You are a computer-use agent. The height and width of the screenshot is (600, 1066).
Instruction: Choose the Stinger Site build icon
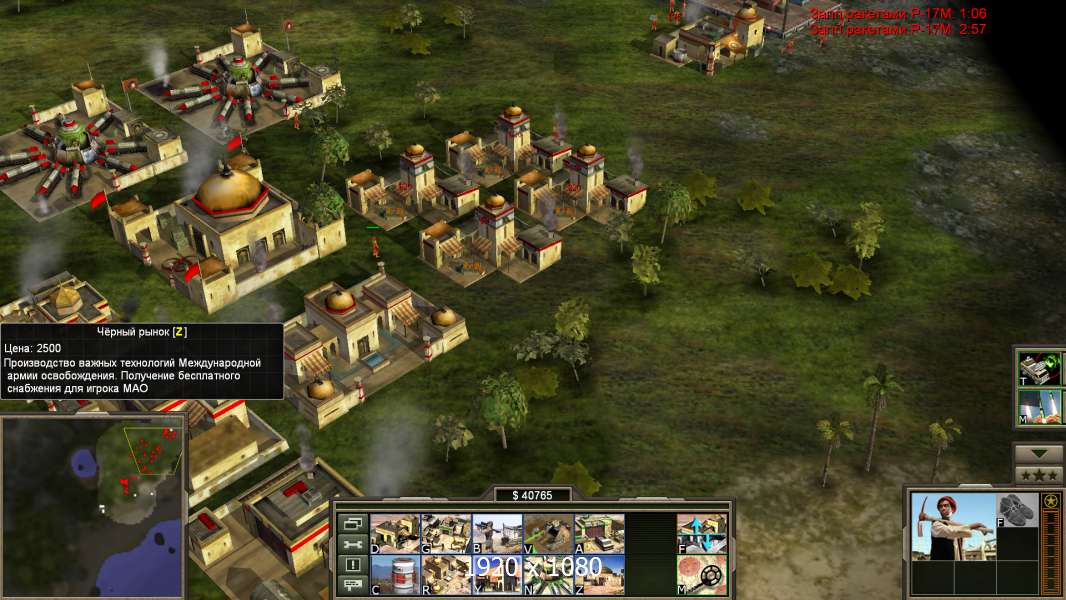pyautogui.click(x=497, y=533)
